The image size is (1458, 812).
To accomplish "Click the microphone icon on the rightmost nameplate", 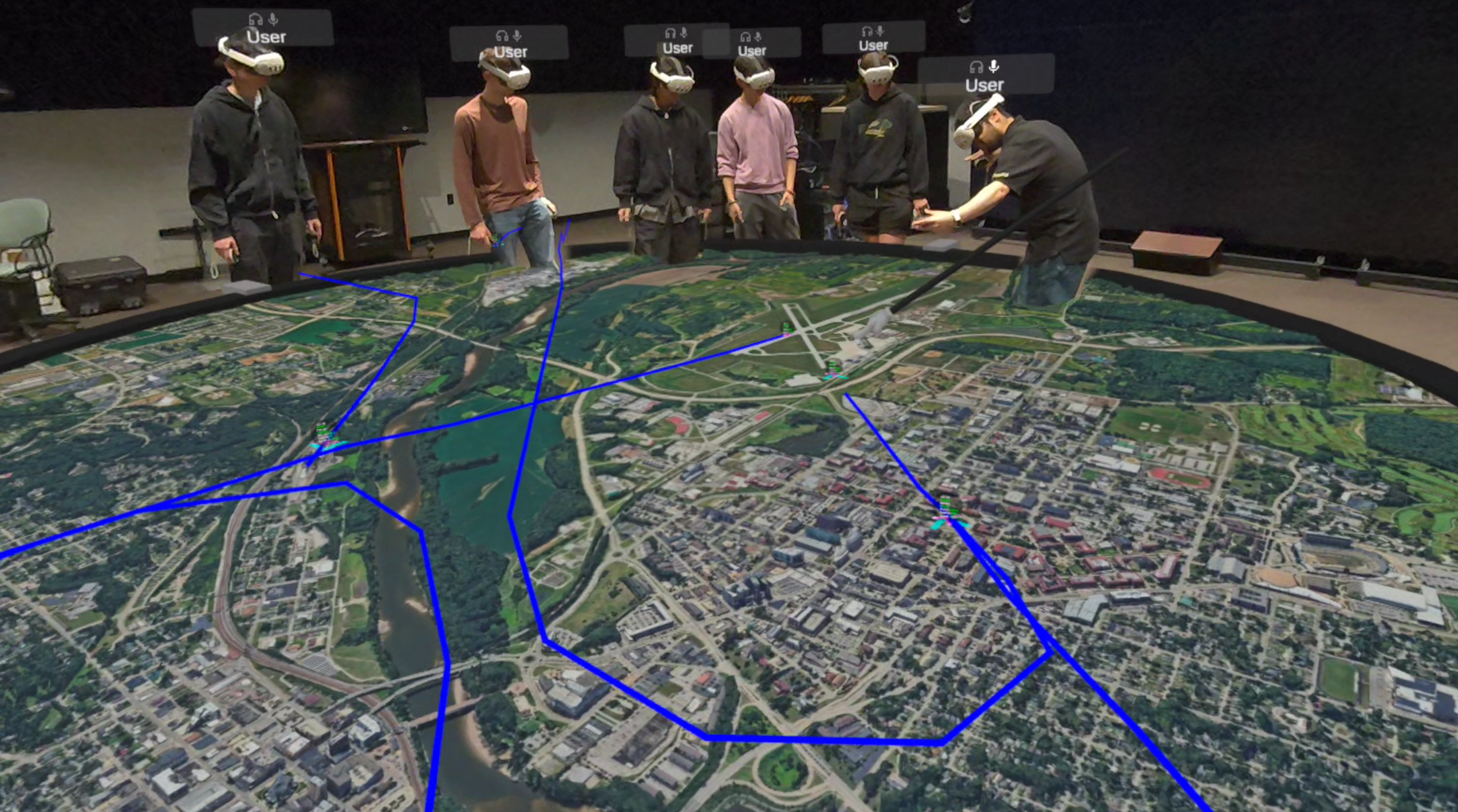I will (x=994, y=66).
